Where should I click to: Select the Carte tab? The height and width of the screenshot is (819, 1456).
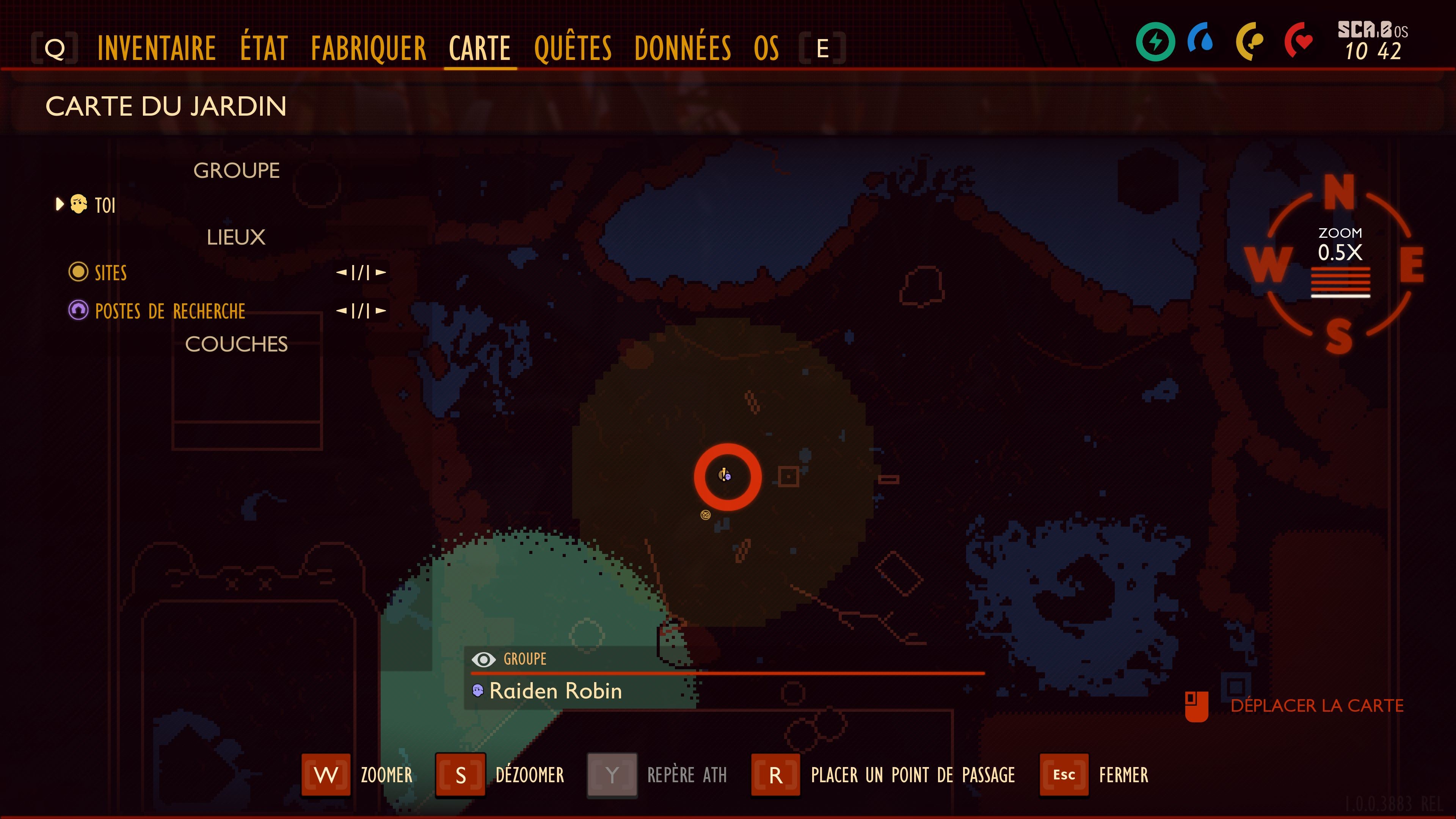point(480,48)
